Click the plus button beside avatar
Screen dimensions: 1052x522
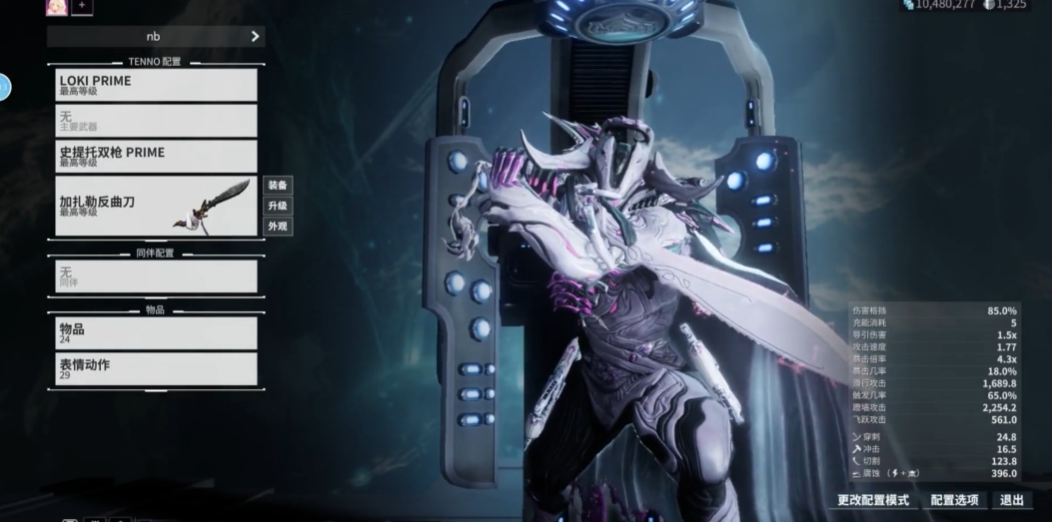click(x=82, y=6)
